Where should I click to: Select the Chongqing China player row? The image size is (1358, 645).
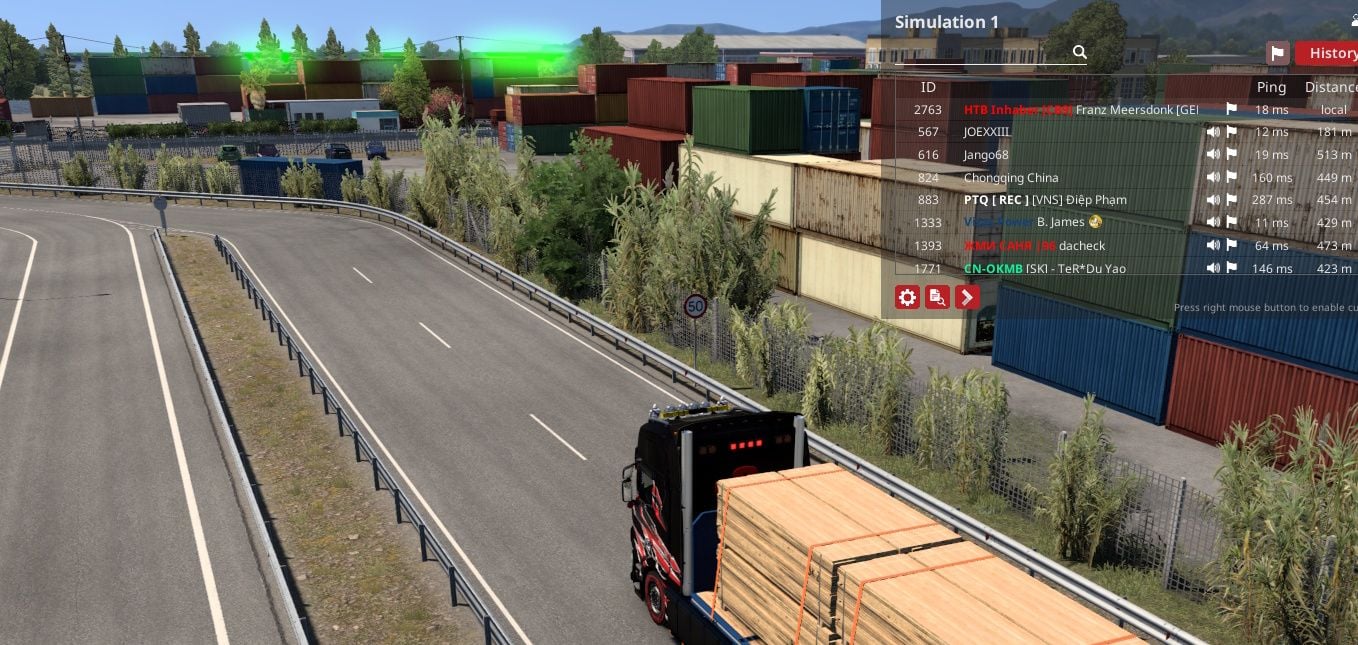pos(1010,178)
